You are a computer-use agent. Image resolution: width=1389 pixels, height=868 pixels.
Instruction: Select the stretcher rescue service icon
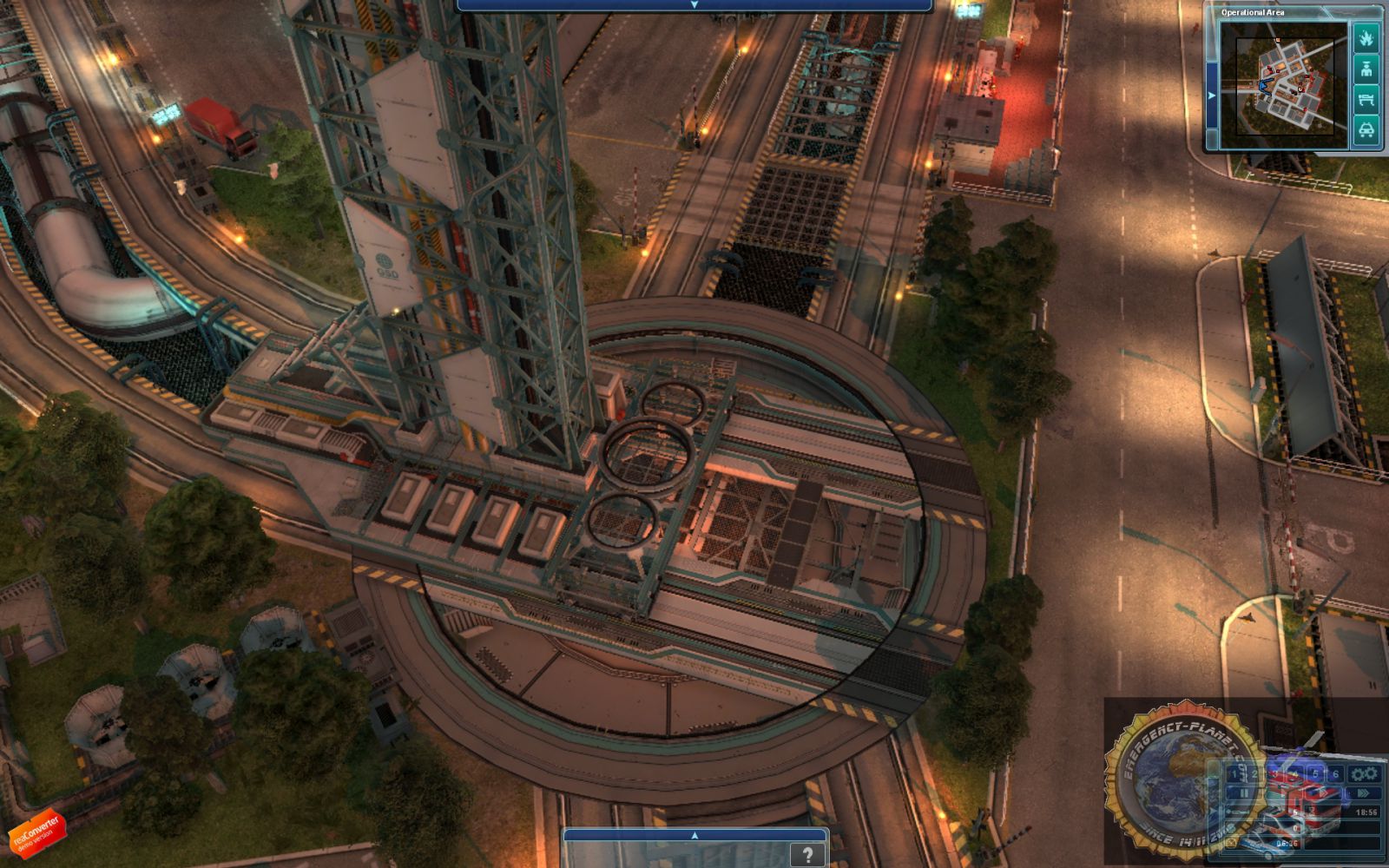tap(1366, 99)
